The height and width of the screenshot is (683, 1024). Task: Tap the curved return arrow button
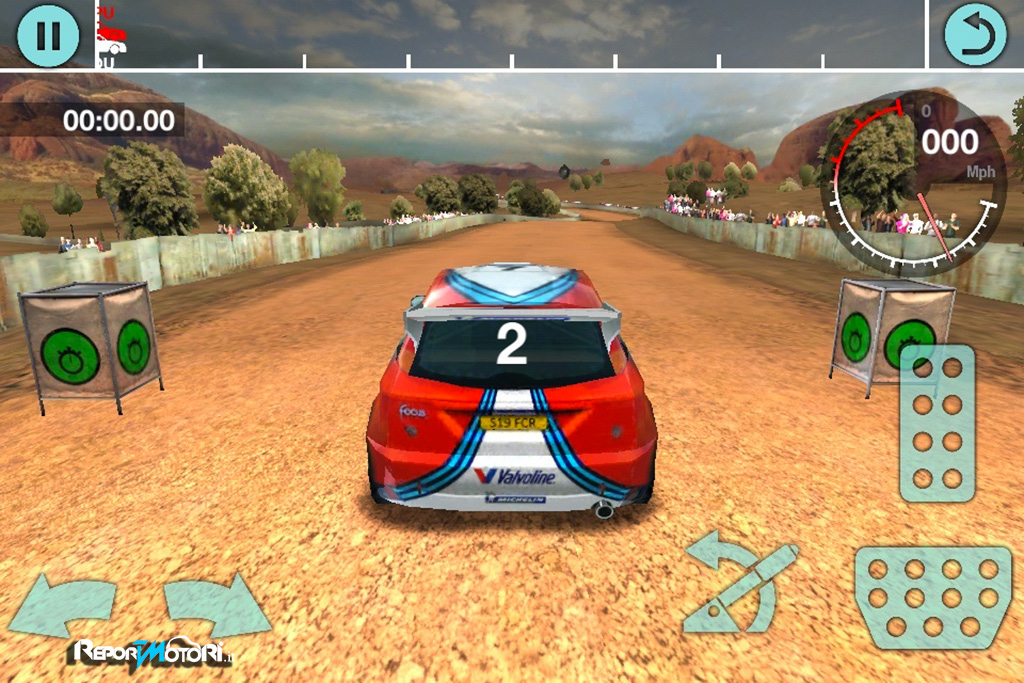click(x=975, y=35)
